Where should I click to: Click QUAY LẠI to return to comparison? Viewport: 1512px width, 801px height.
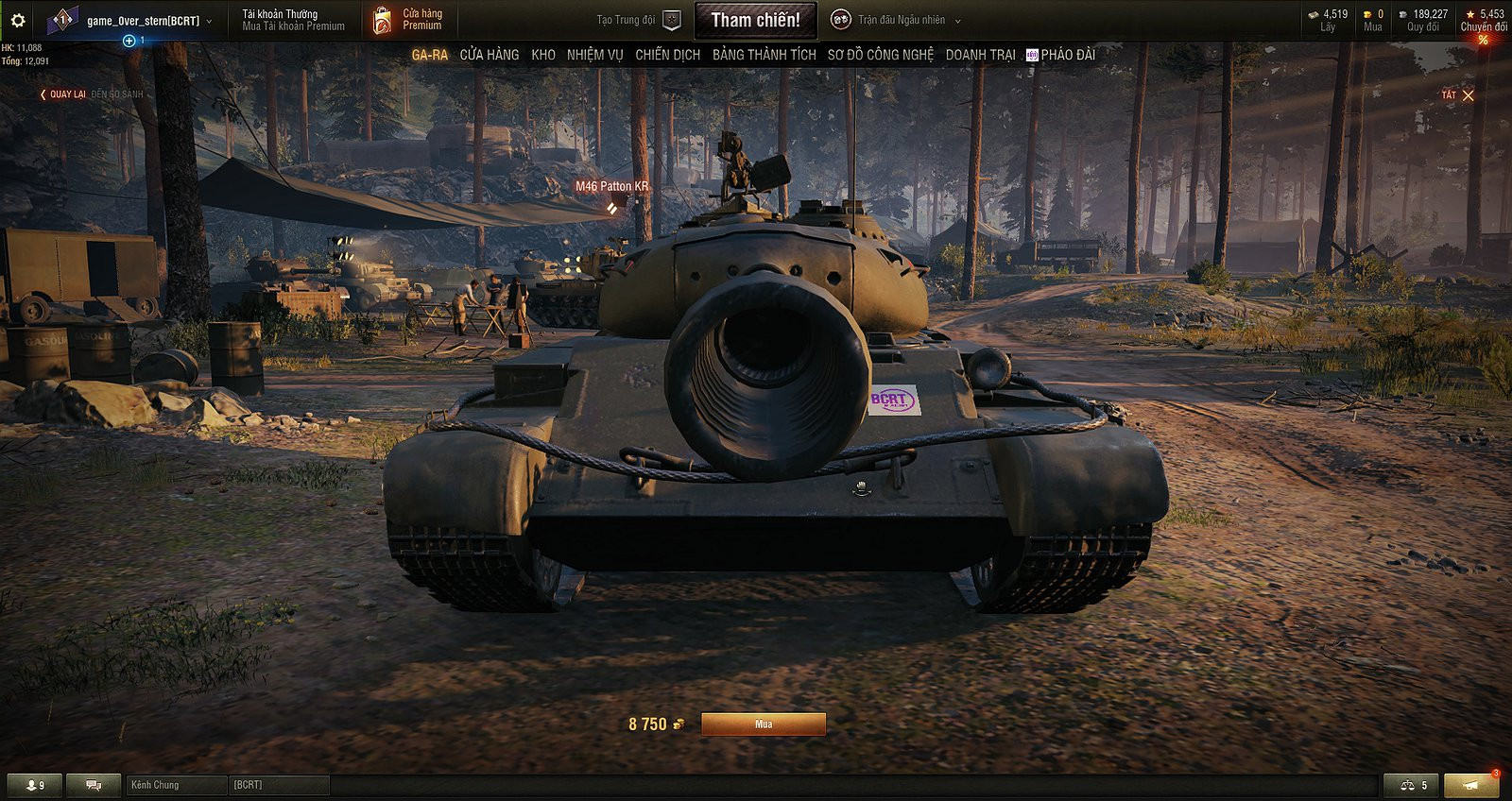click(66, 94)
